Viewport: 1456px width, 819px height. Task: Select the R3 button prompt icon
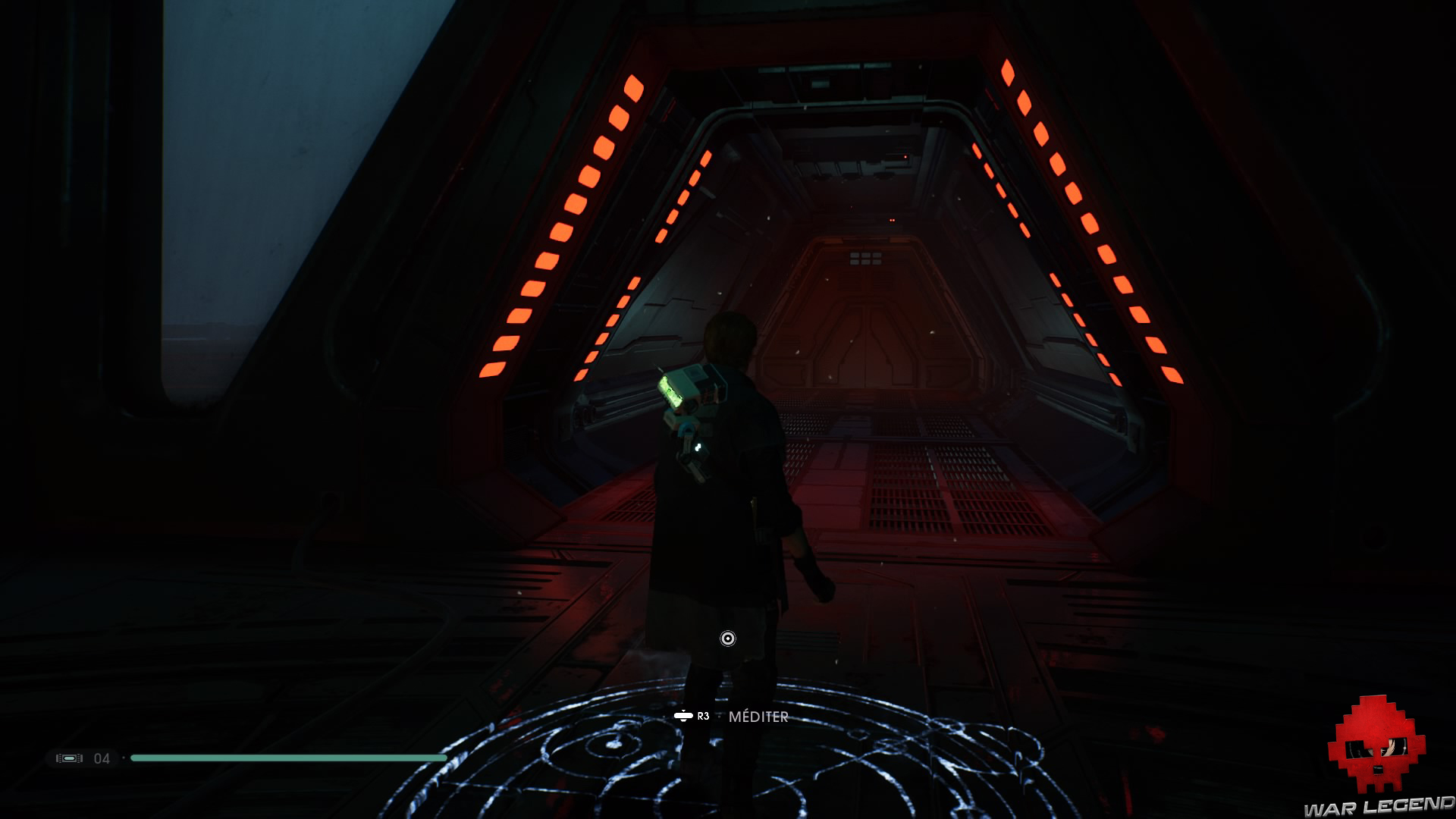(x=683, y=716)
